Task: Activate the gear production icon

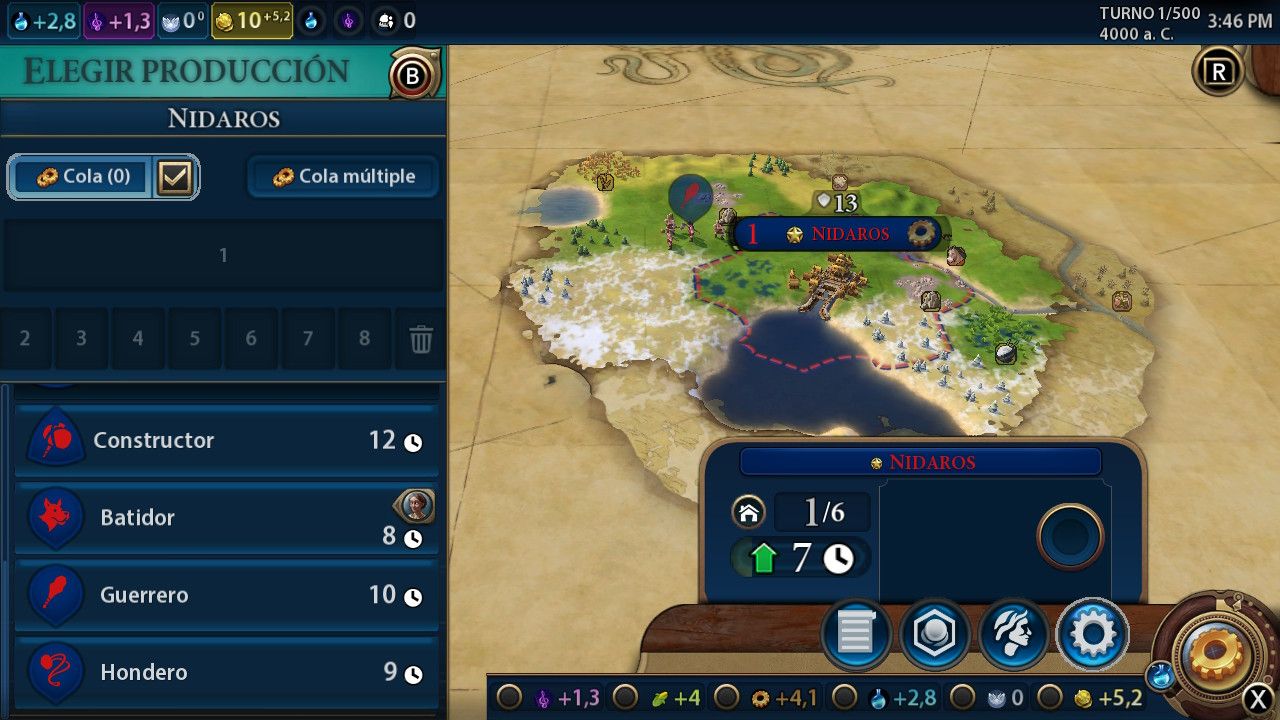Action: pos(1092,633)
